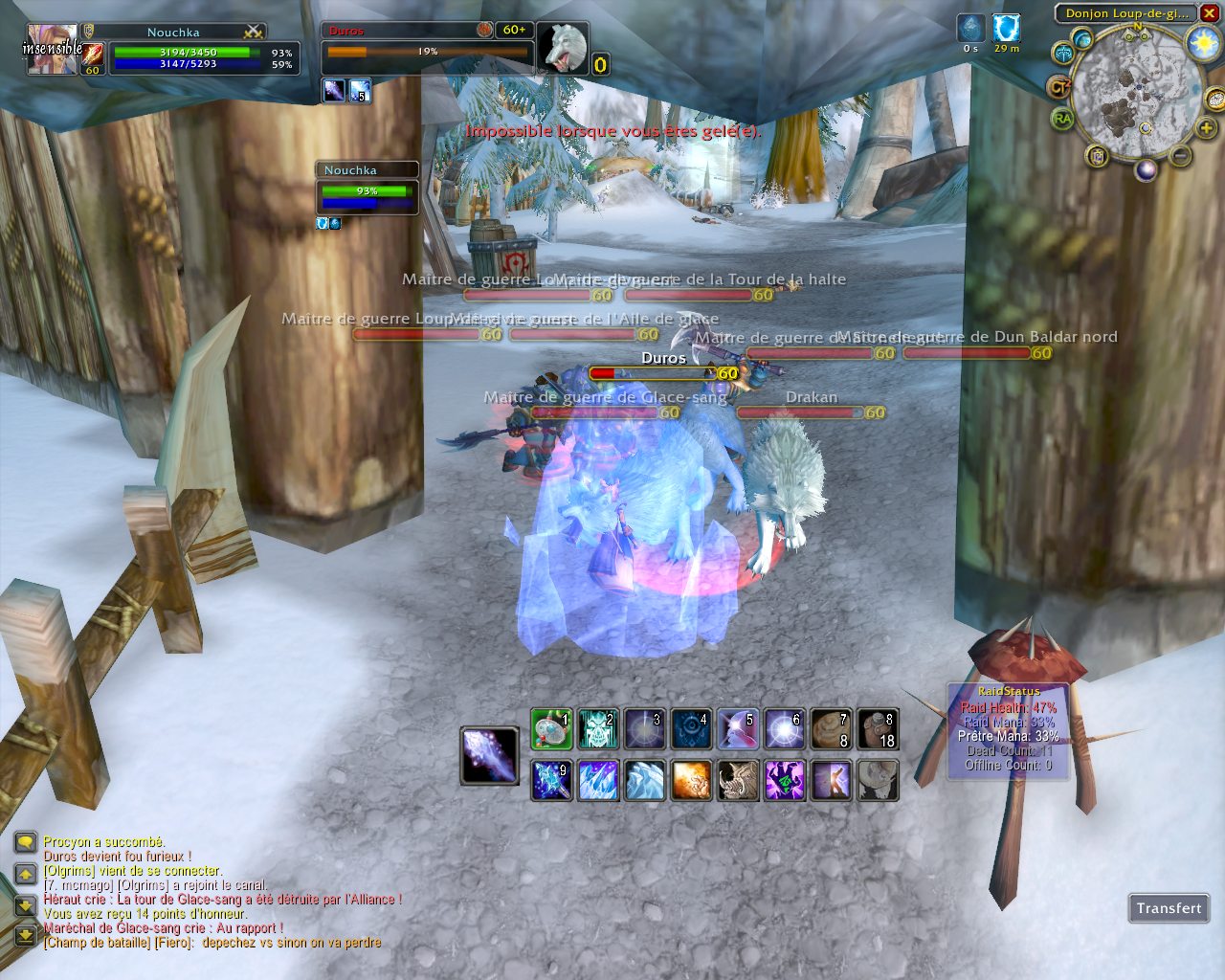
Task: Select Duros's wolf target portrait
Action: click(563, 47)
